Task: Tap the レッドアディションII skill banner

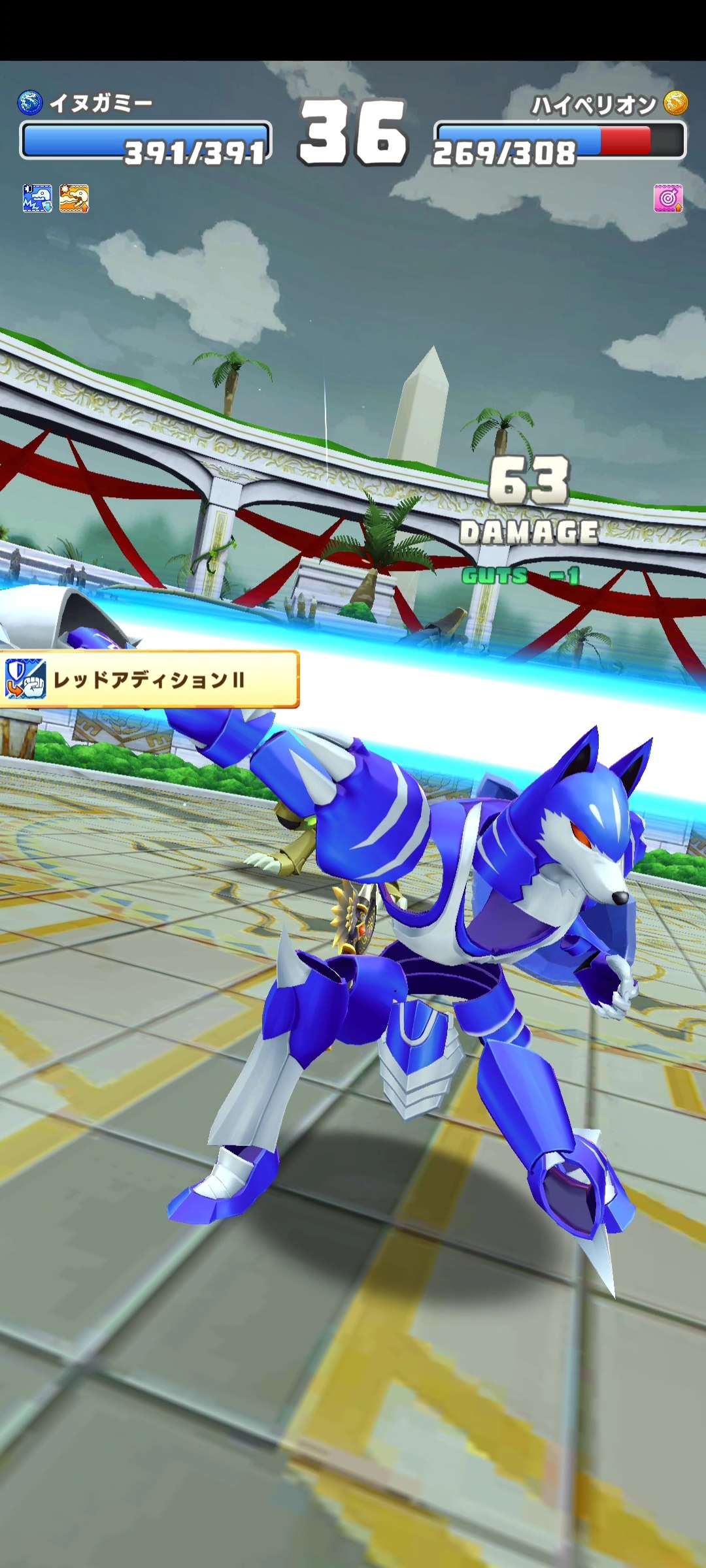Action: (x=149, y=679)
